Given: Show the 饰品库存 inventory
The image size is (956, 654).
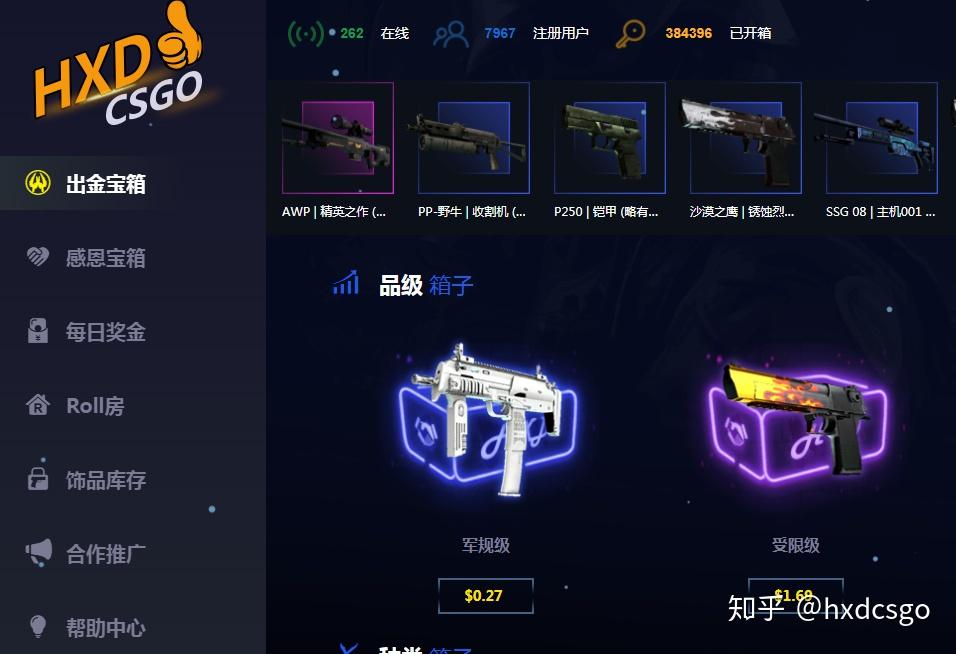Looking at the screenshot, I should coord(105,480).
